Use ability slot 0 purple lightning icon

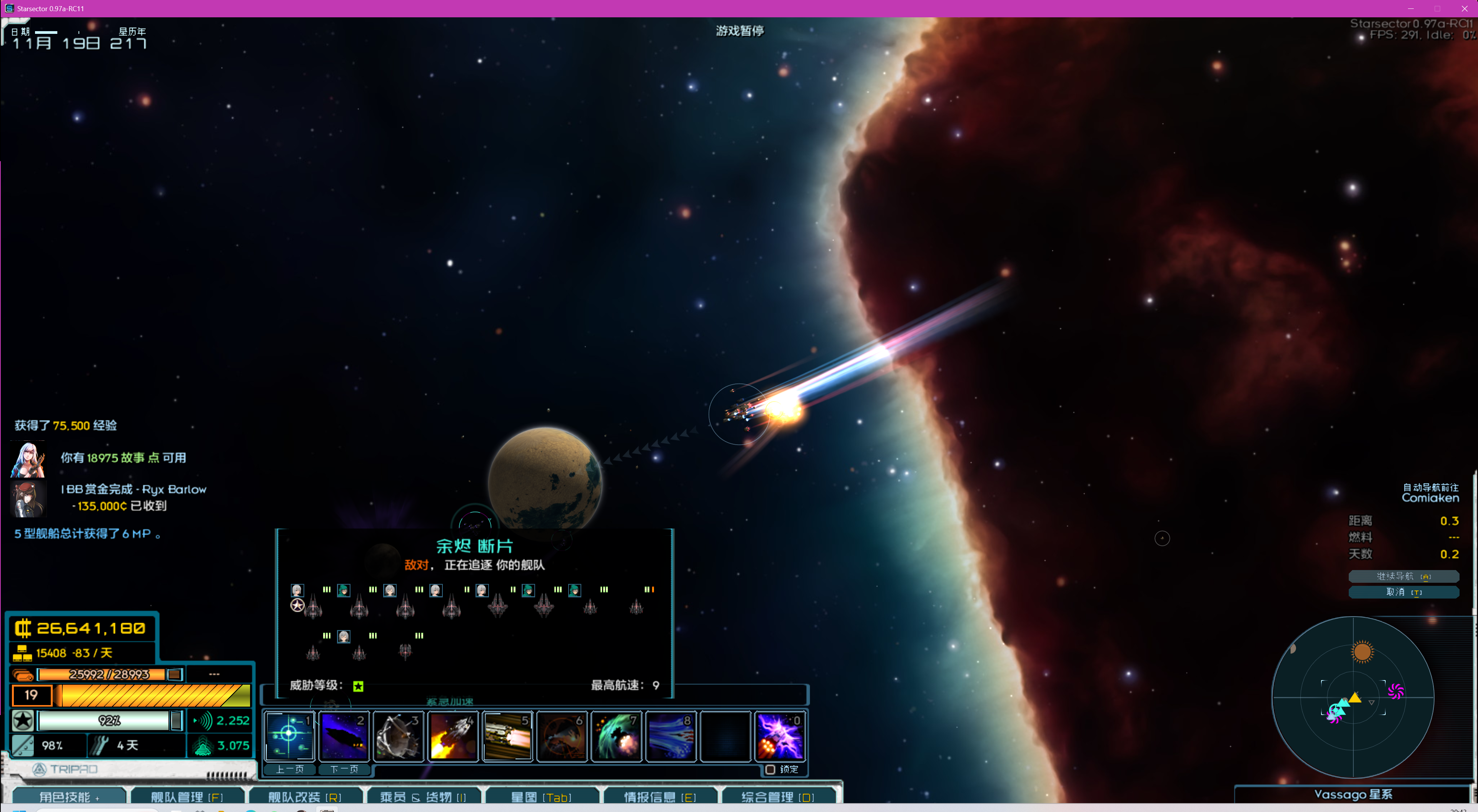point(780,736)
